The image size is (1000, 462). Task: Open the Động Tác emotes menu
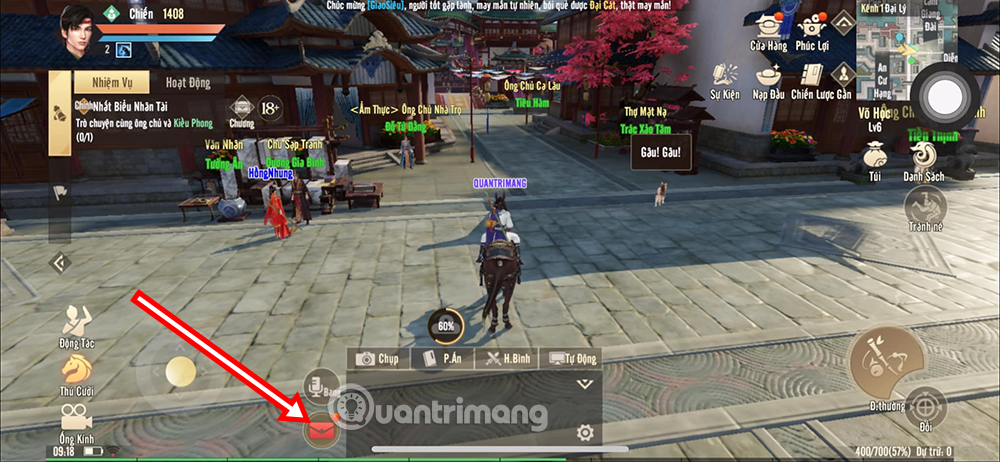tap(75, 326)
